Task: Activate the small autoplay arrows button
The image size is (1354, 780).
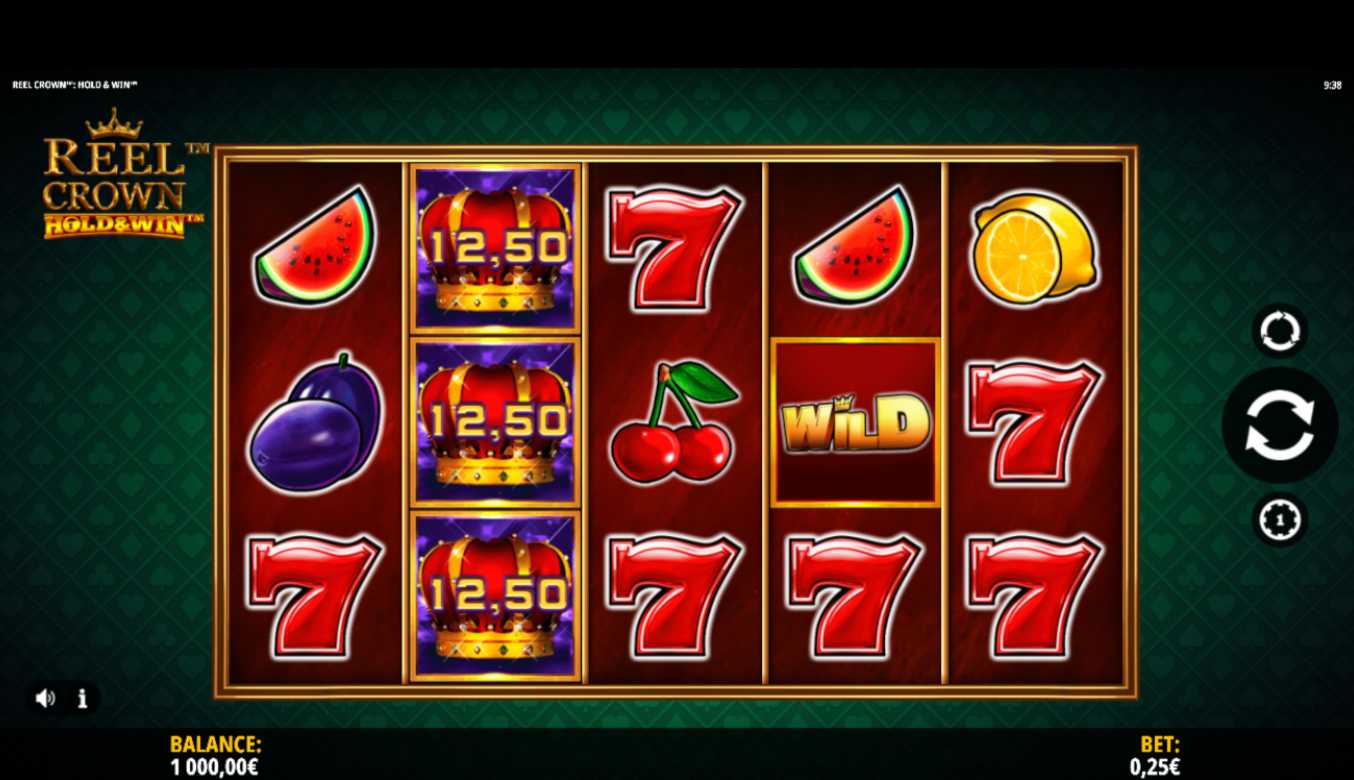Action: [x=1279, y=331]
